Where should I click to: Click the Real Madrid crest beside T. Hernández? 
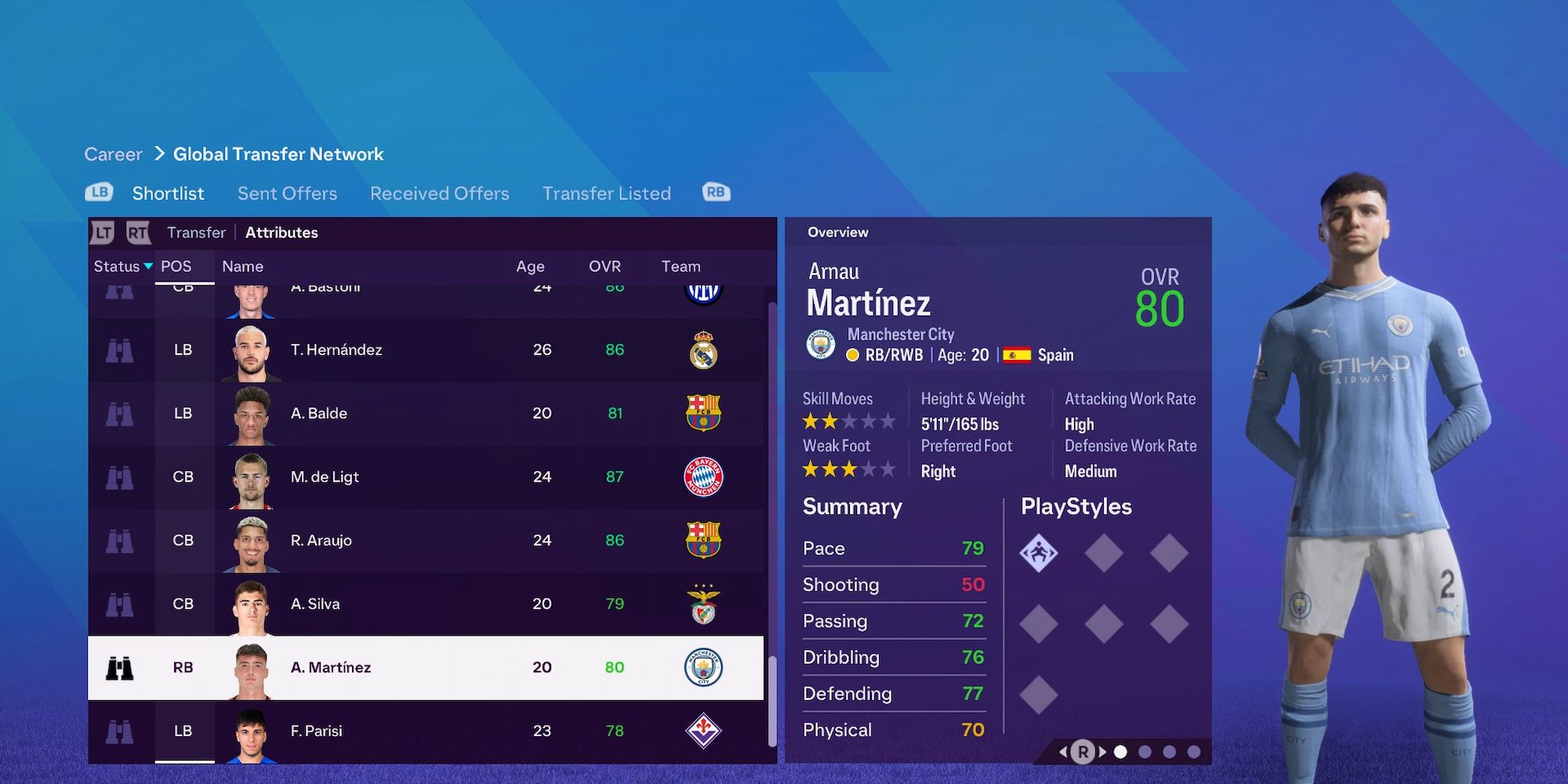705,350
